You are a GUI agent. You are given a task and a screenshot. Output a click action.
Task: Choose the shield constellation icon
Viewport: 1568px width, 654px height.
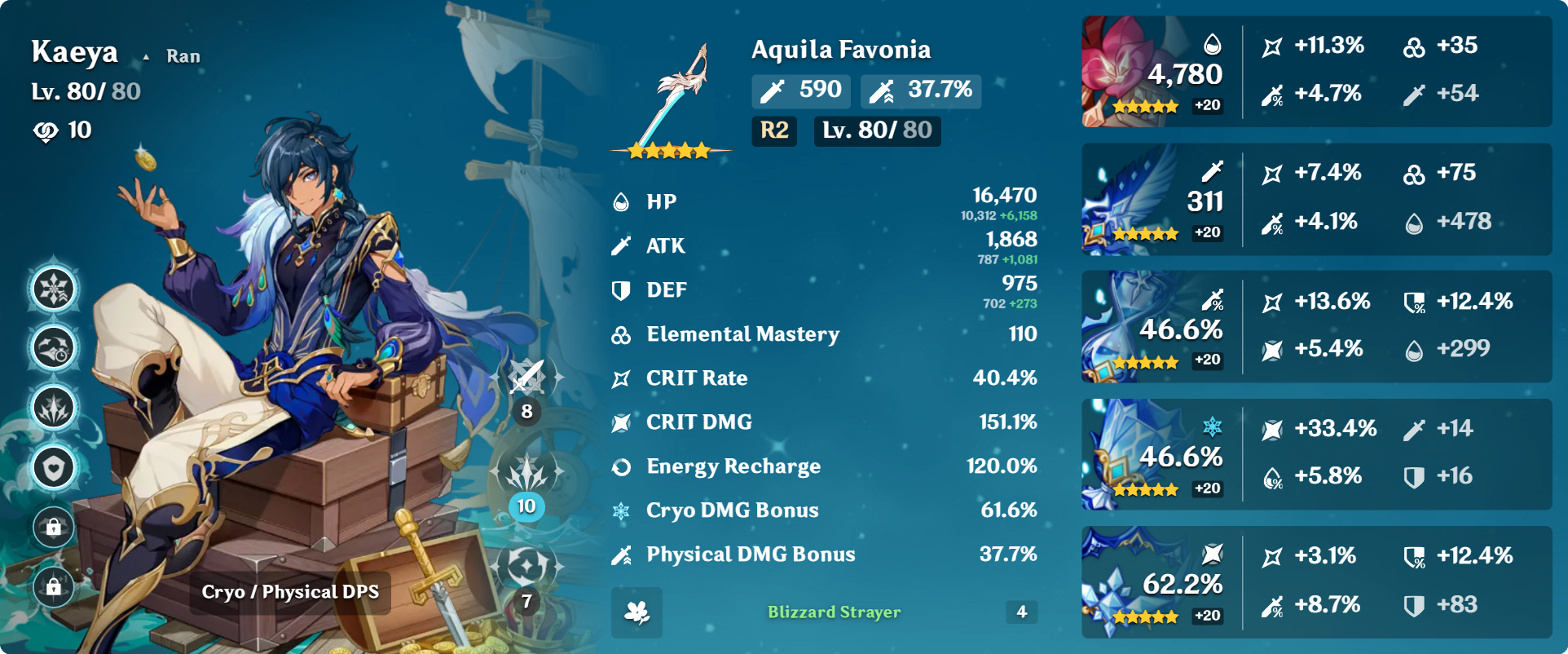pos(54,468)
